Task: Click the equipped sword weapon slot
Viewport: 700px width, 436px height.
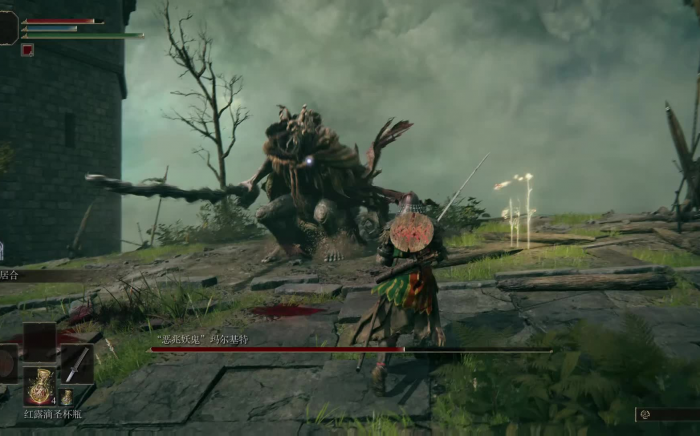Action: (x=77, y=364)
